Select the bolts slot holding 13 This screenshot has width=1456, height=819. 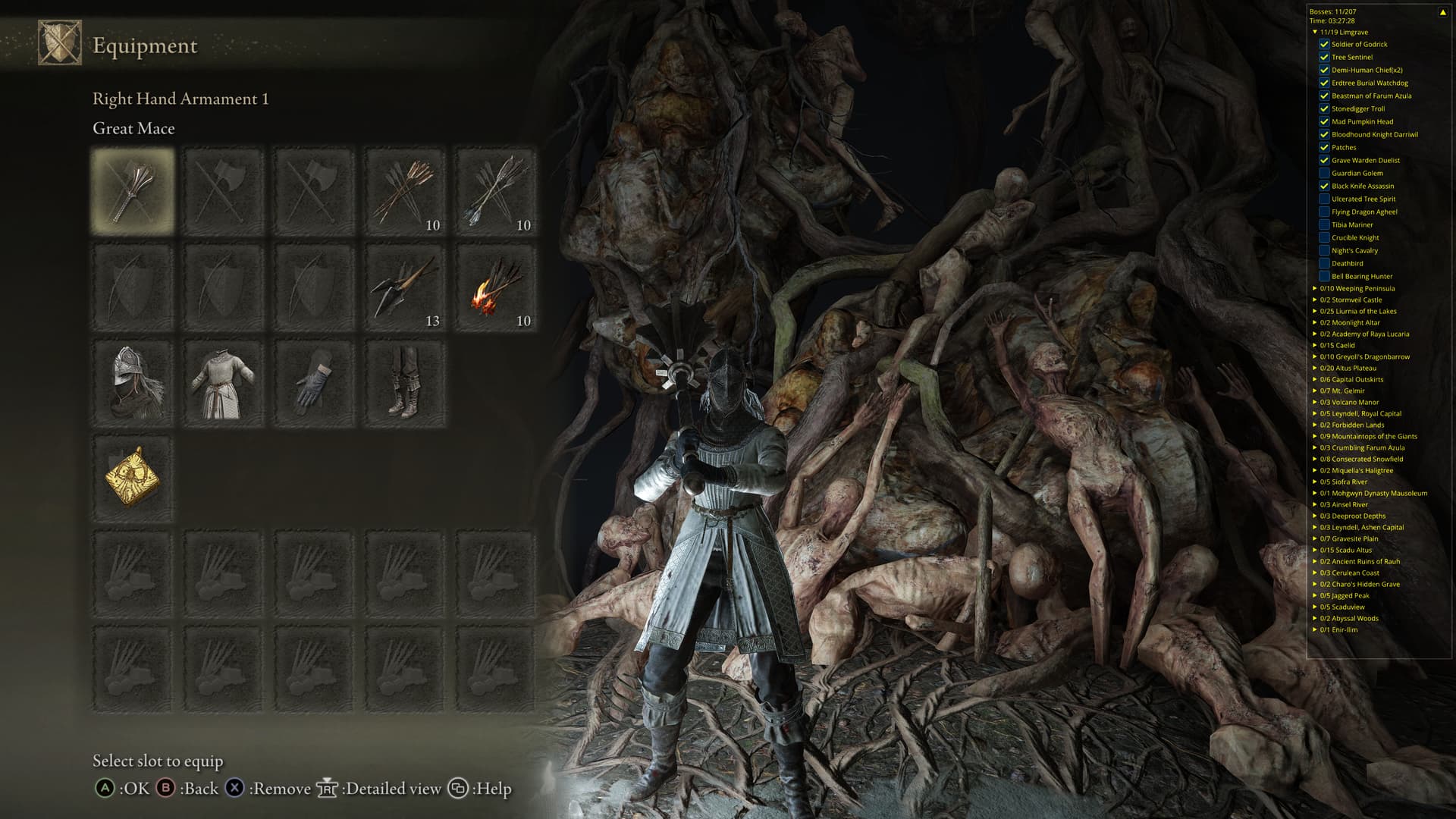coord(405,287)
